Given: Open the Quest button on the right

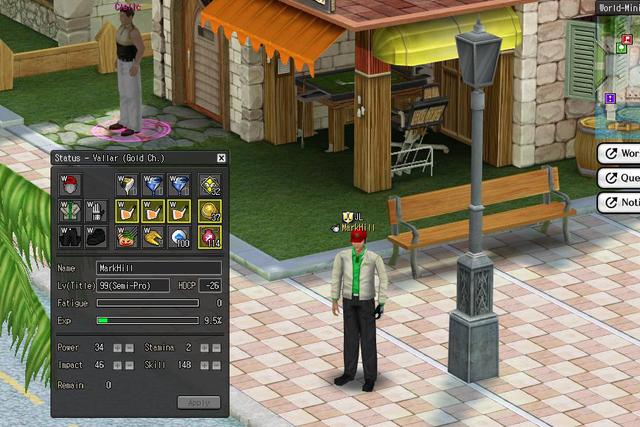Looking at the screenshot, I should click(x=620, y=178).
